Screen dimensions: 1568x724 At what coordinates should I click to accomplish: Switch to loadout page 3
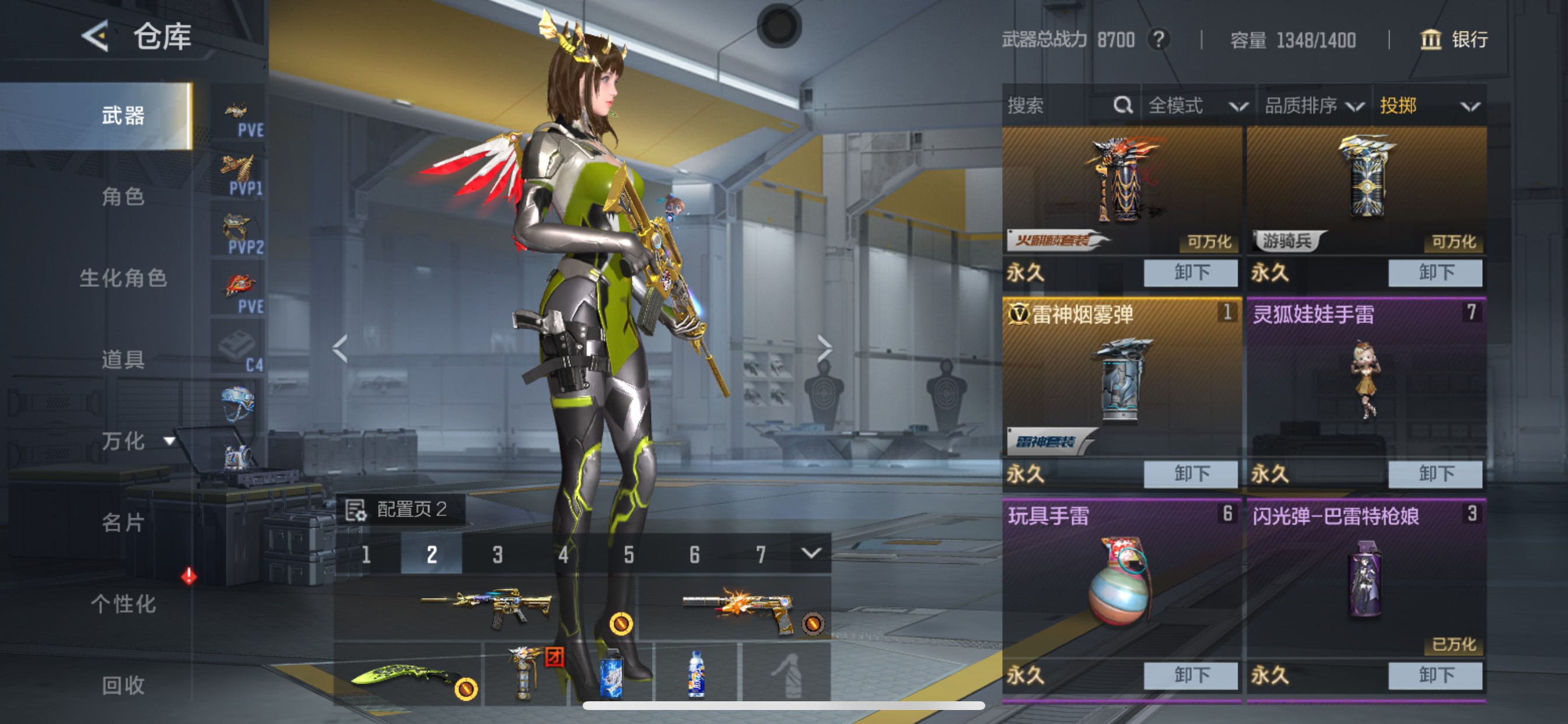click(498, 554)
